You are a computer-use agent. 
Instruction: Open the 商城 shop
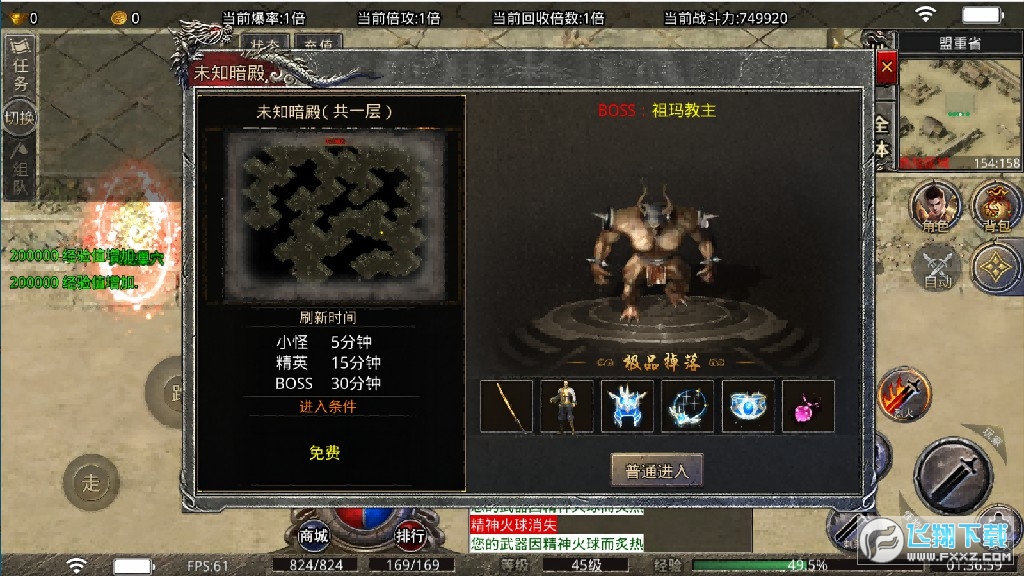pyautogui.click(x=313, y=536)
